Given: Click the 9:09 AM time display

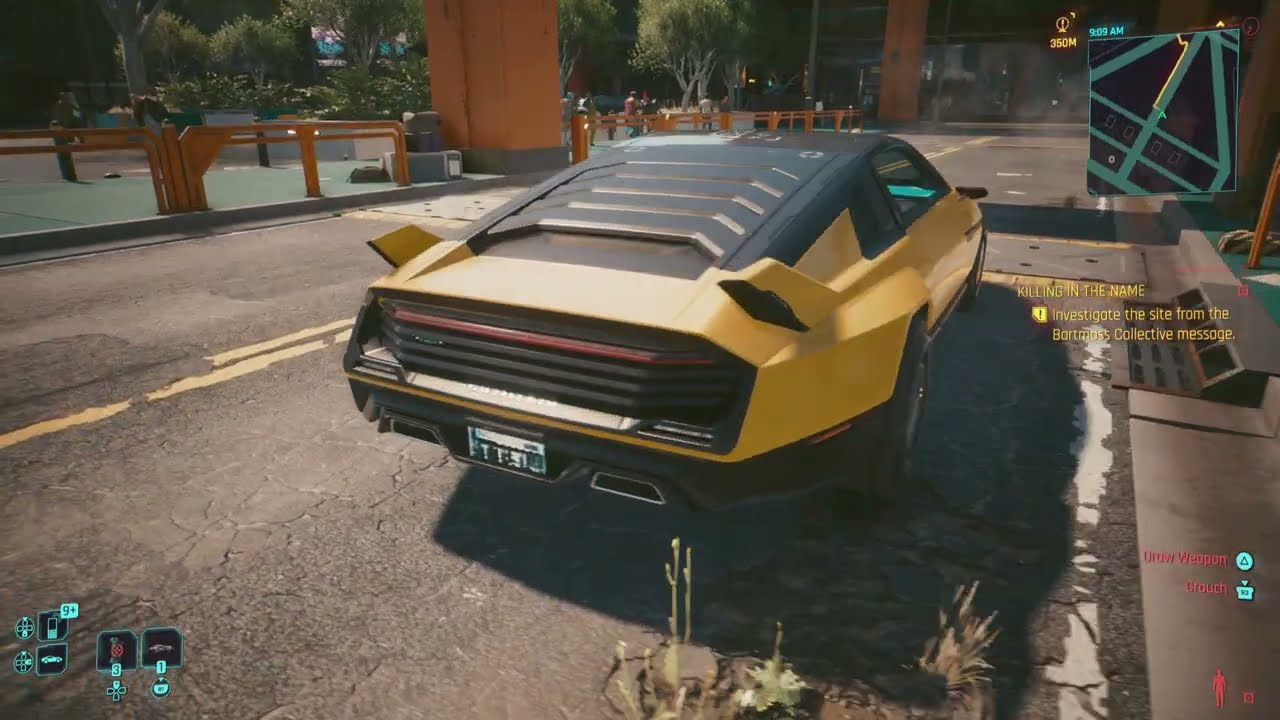Looking at the screenshot, I should coord(1106,31).
